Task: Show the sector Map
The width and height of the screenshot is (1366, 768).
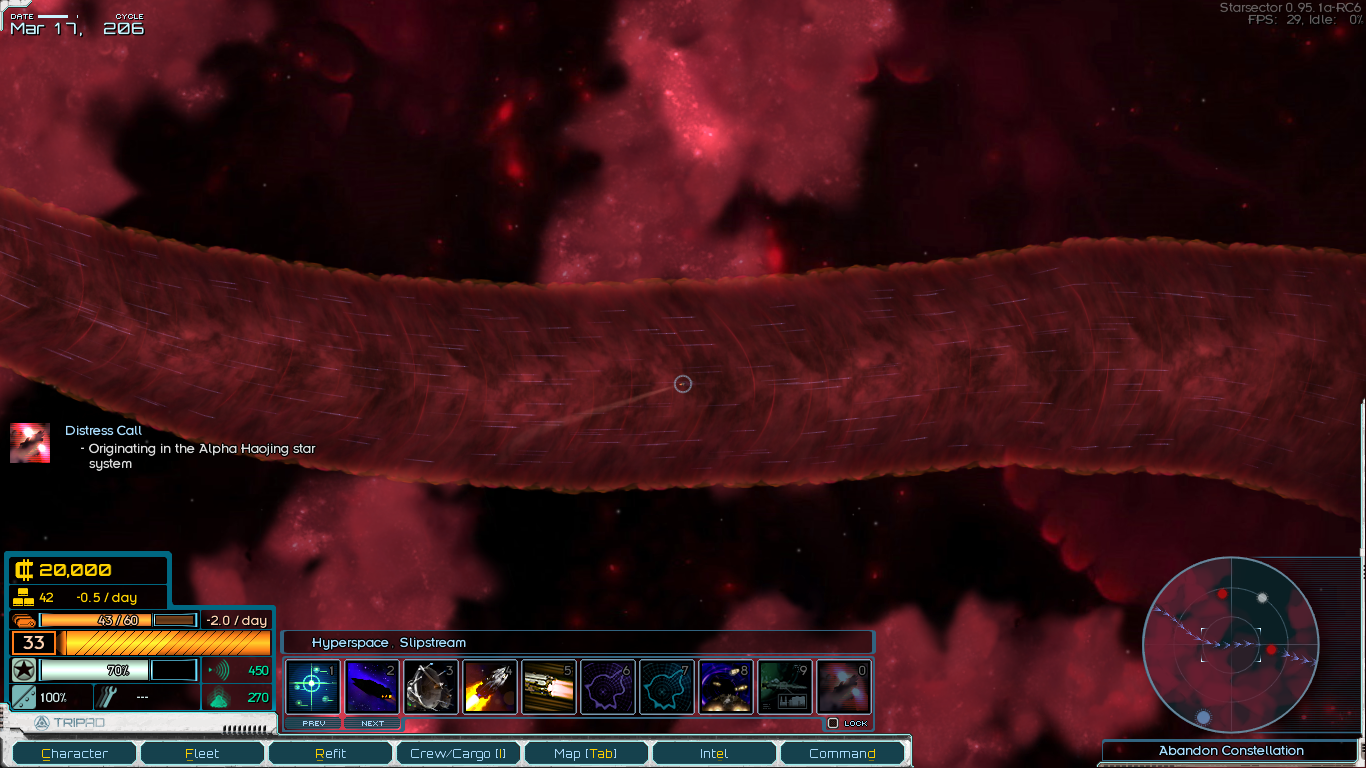Action: pos(585,753)
